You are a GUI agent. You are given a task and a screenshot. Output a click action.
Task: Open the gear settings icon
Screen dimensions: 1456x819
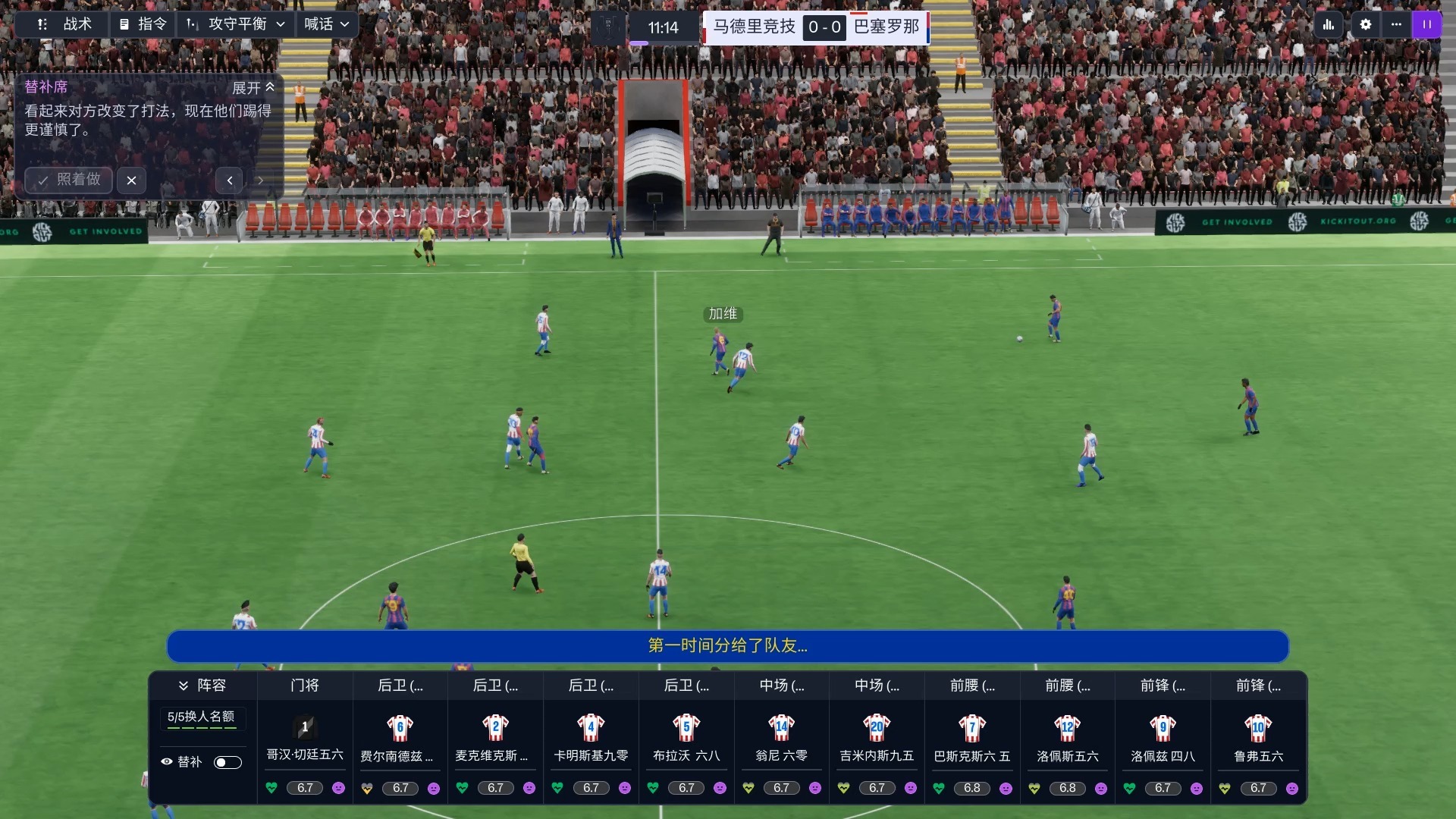coord(1366,24)
